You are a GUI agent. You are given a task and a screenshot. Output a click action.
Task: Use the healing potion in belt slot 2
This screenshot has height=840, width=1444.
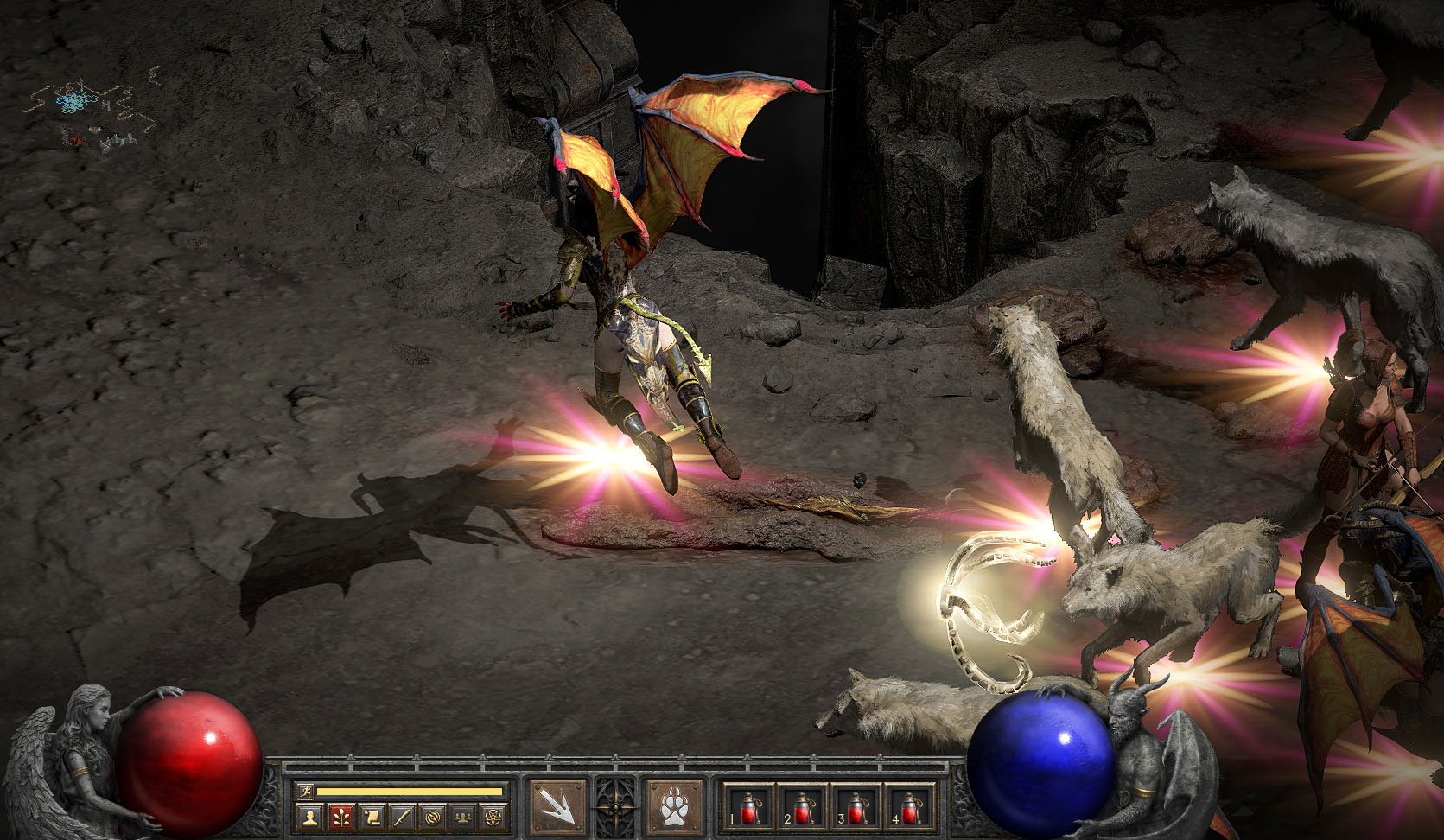pyautogui.click(x=802, y=807)
